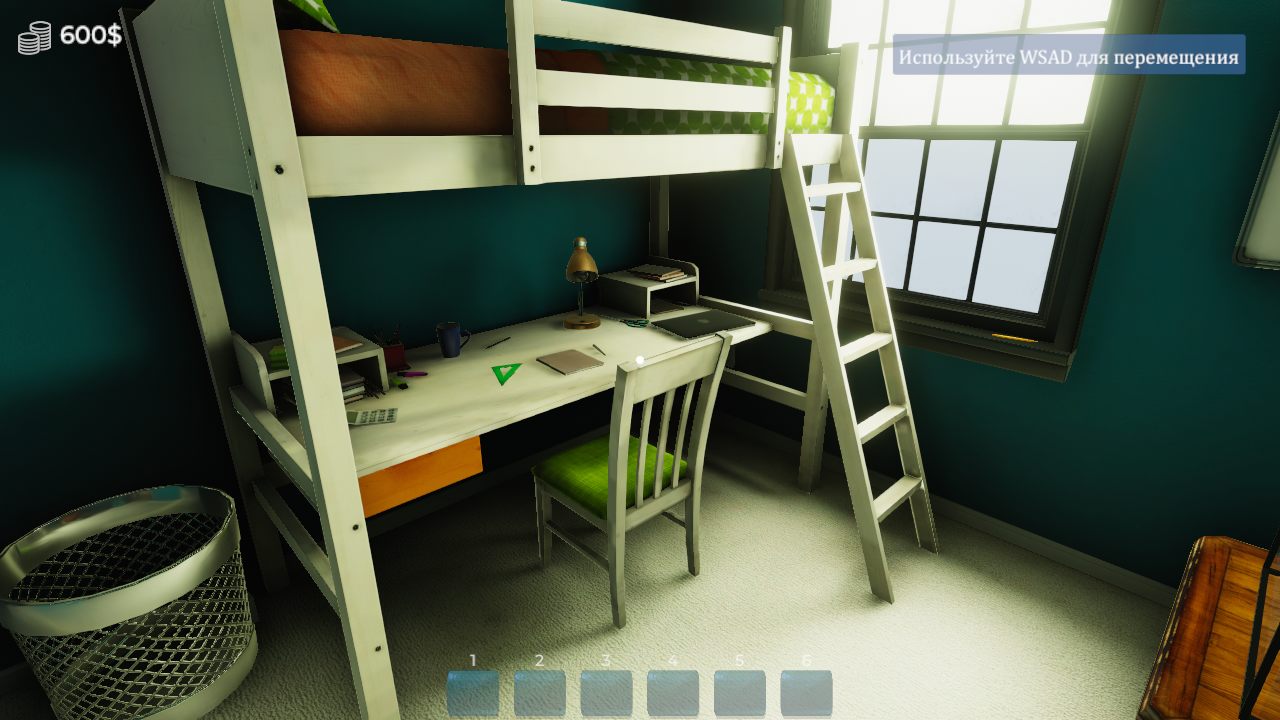The height and width of the screenshot is (720, 1280).
Task: Select hotbar slot number 1
Action: 473,693
